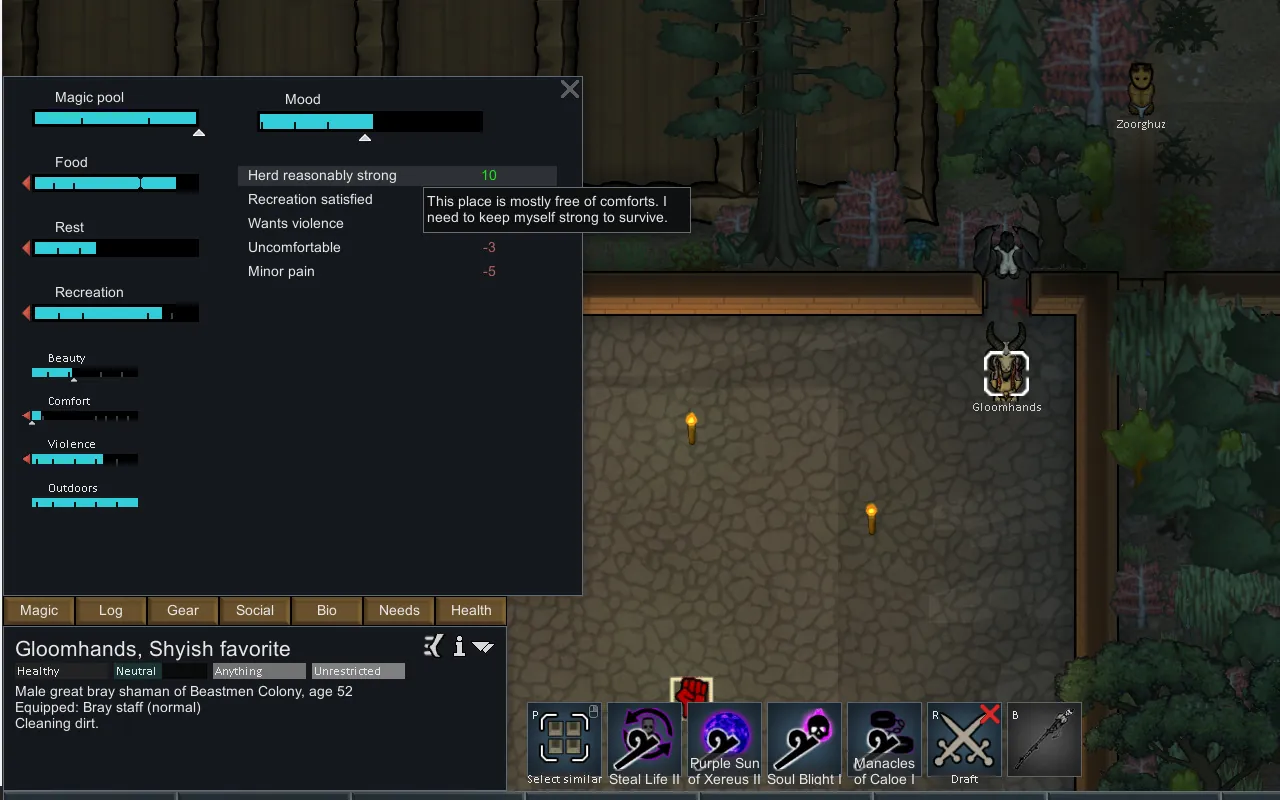Click the info 'i' icon for Gloomhands
Screen dimensions: 1280x800
(459, 647)
